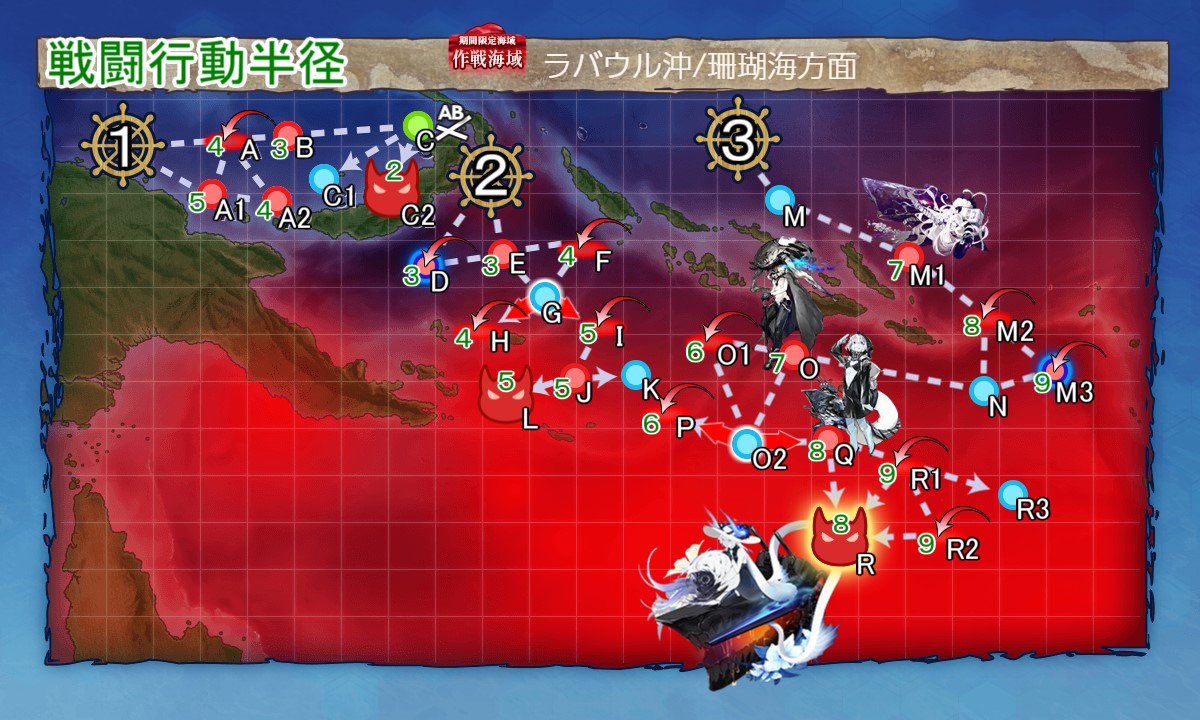1200x720 pixels.
Task: Pick the ringed node D marker
Action: [428, 263]
